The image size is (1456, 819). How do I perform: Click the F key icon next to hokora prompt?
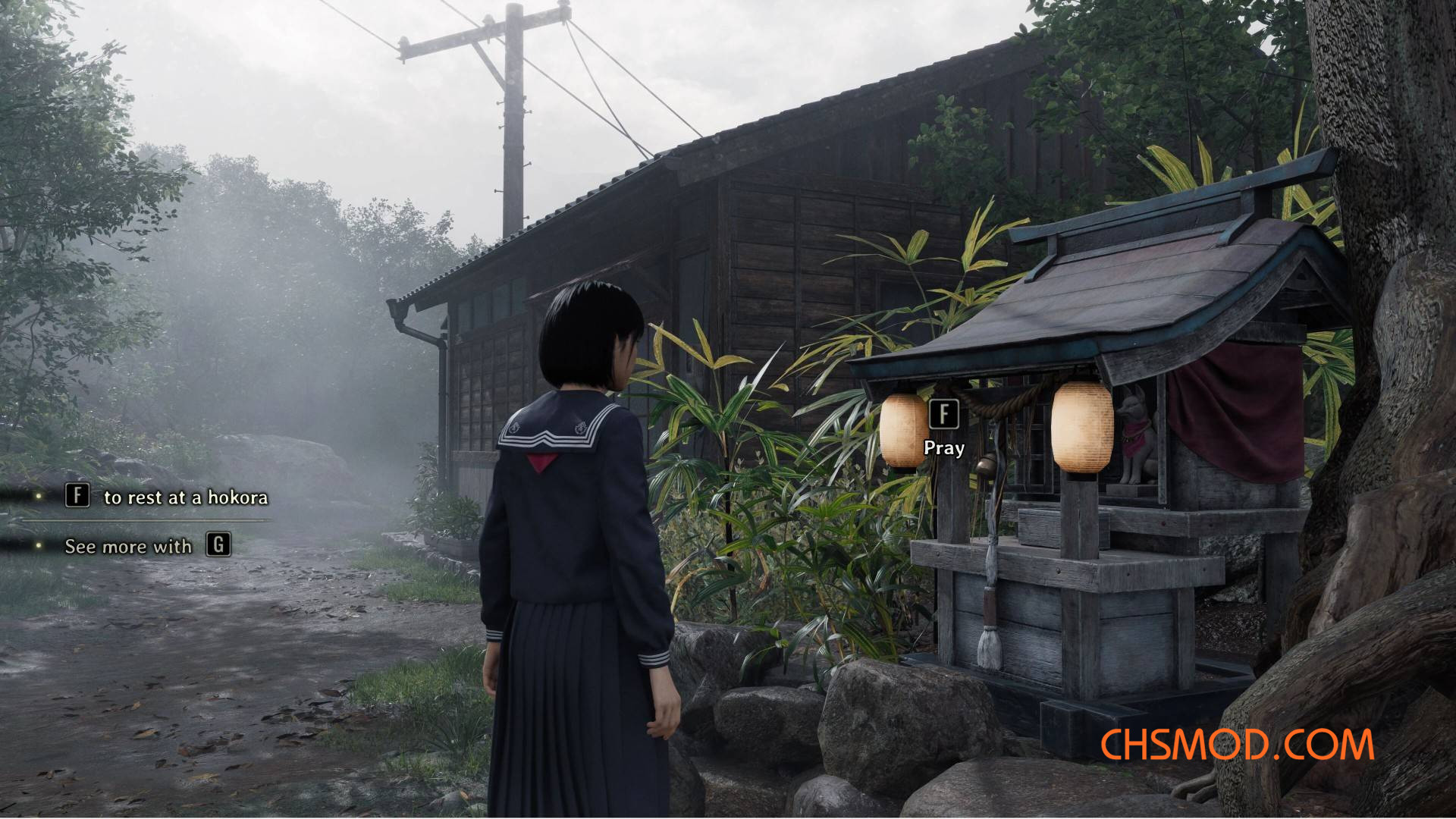point(77,497)
